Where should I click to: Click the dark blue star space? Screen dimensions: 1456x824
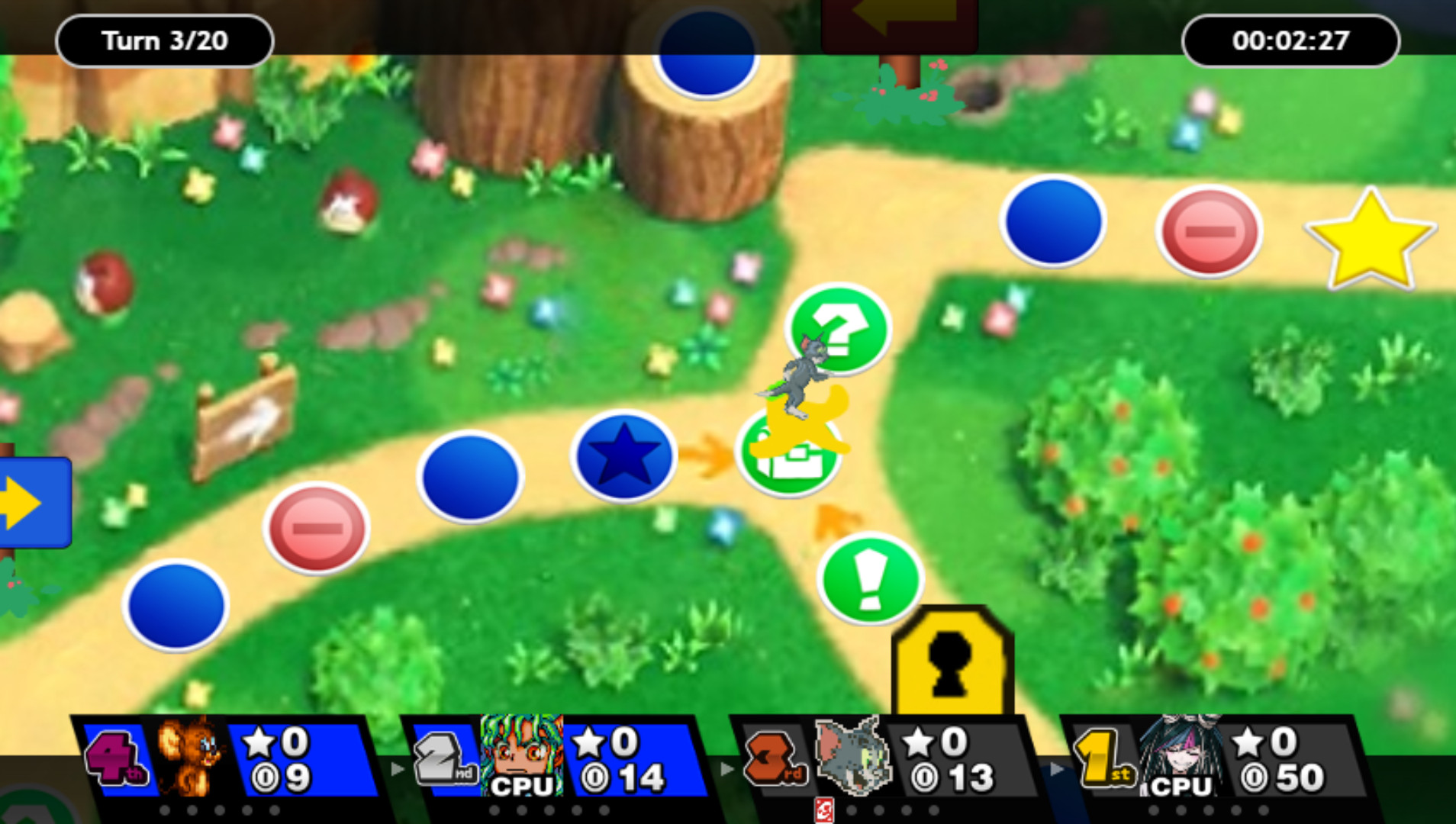click(x=623, y=455)
